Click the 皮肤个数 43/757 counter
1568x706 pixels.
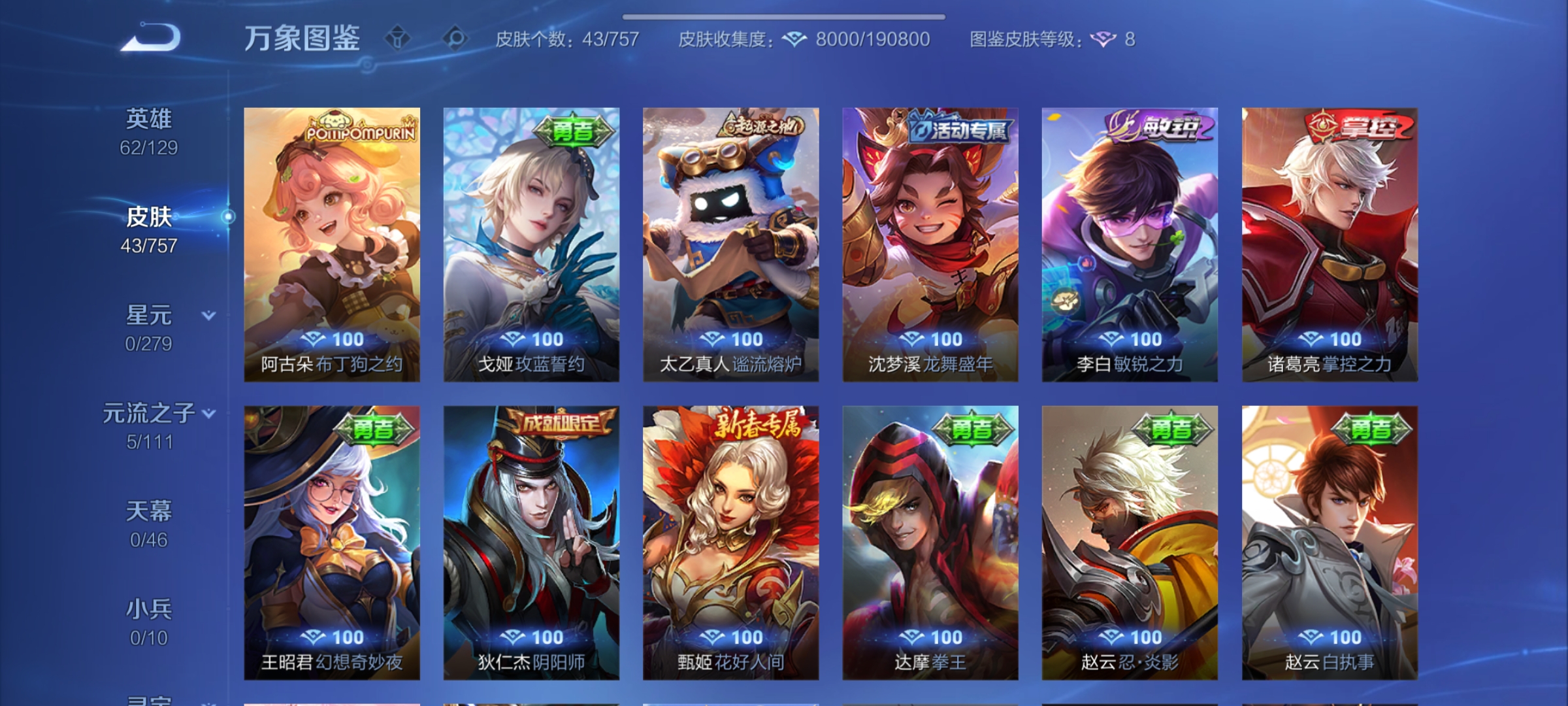[x=568, y=39]
